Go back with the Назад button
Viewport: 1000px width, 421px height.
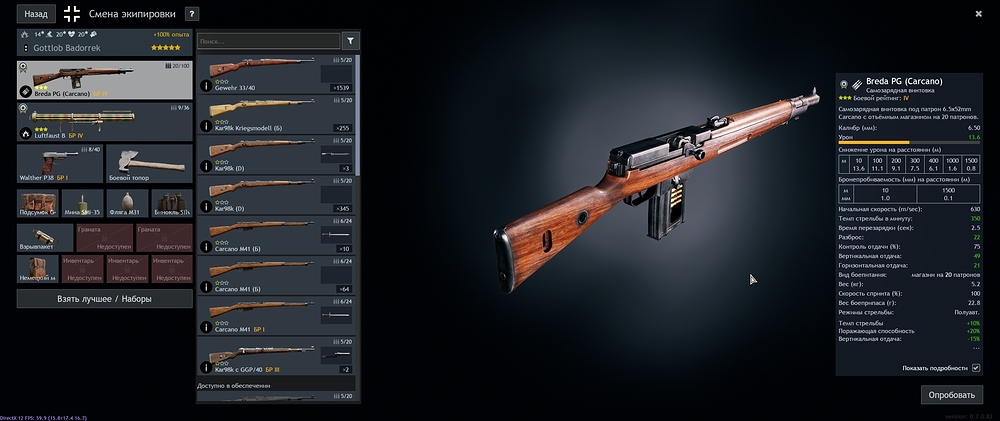click(36, 15)
